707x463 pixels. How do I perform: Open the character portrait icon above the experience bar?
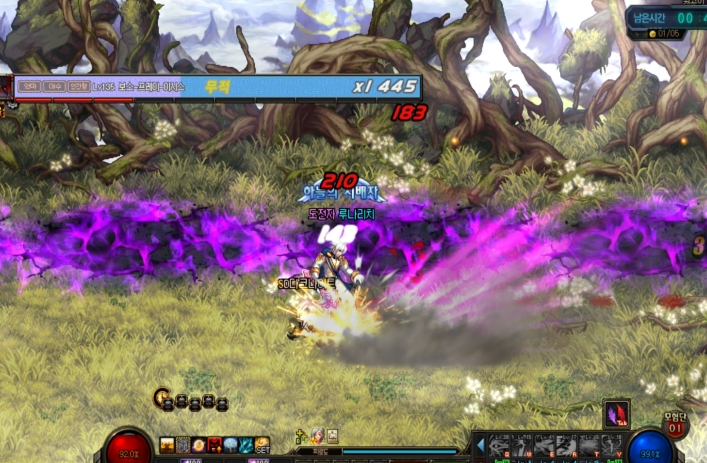pyautogui.click(x=317, y=436)
